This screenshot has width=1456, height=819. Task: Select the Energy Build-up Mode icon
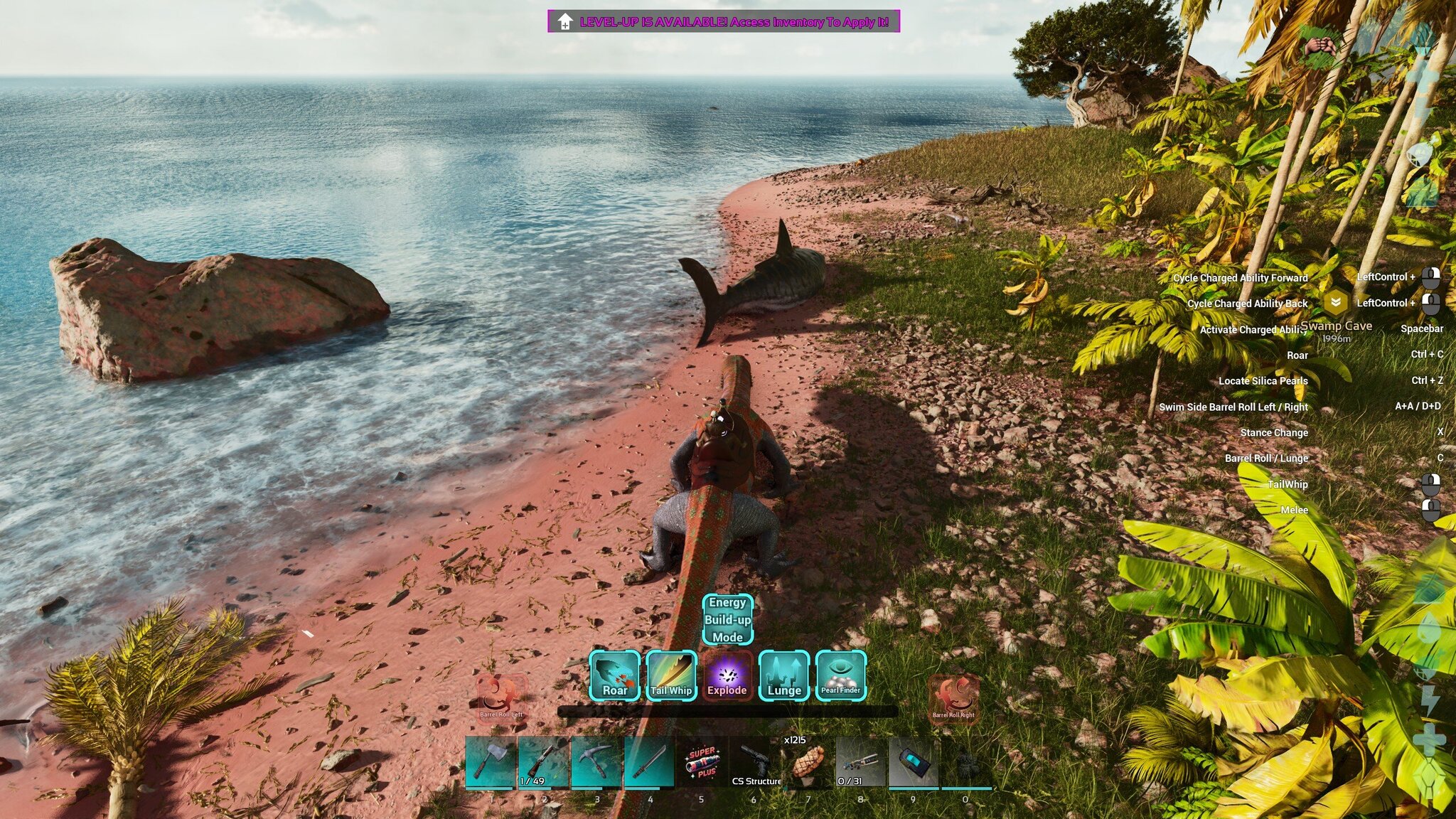coord(727,619)
